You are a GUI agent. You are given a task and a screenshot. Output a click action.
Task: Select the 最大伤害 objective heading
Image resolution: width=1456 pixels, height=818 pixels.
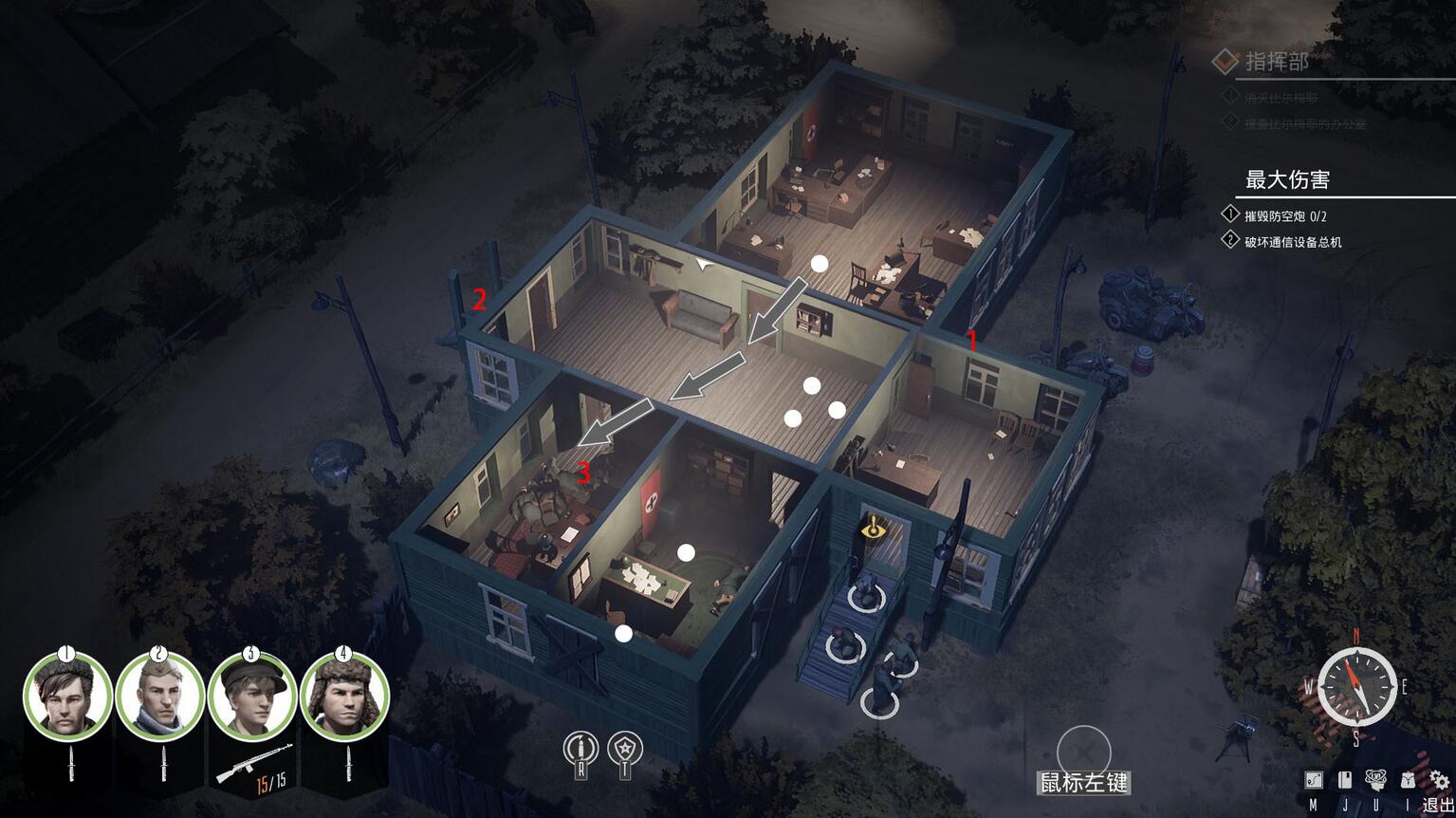coord(1287,179)
